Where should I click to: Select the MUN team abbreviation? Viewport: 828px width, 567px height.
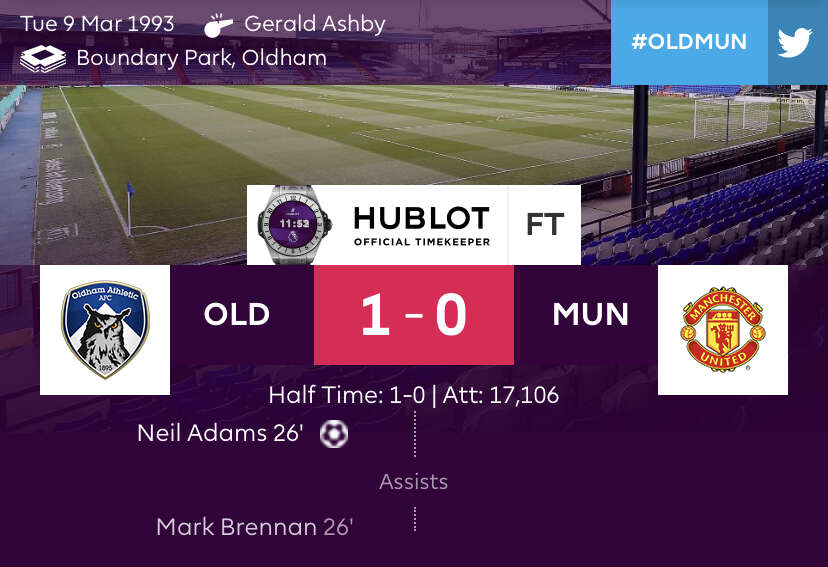coord(590,315)
